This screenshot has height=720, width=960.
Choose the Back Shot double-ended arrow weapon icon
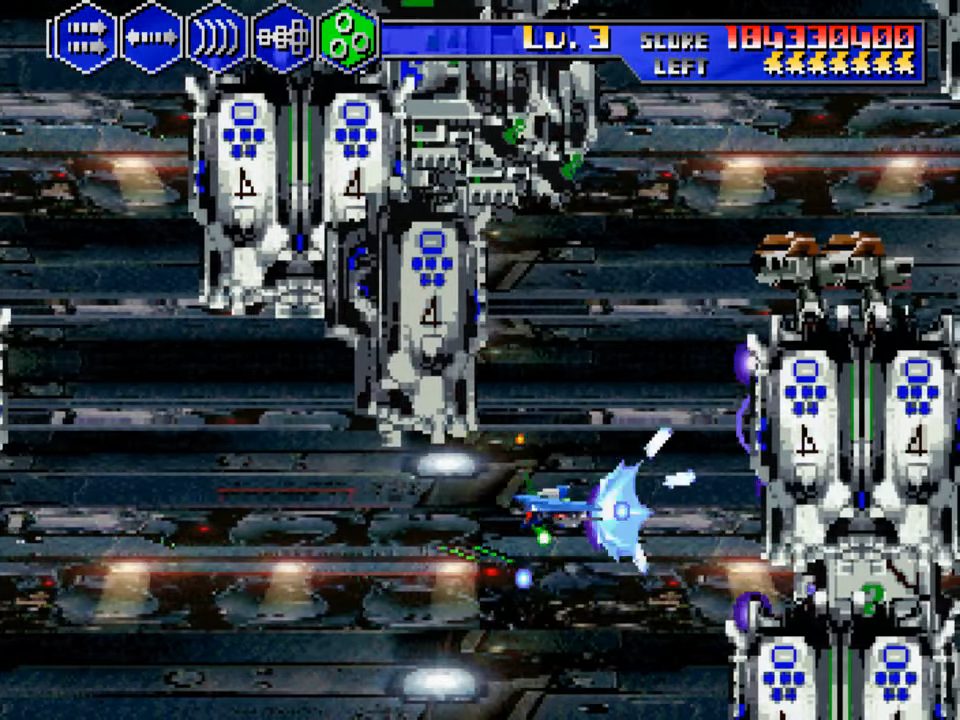[151, 38]
